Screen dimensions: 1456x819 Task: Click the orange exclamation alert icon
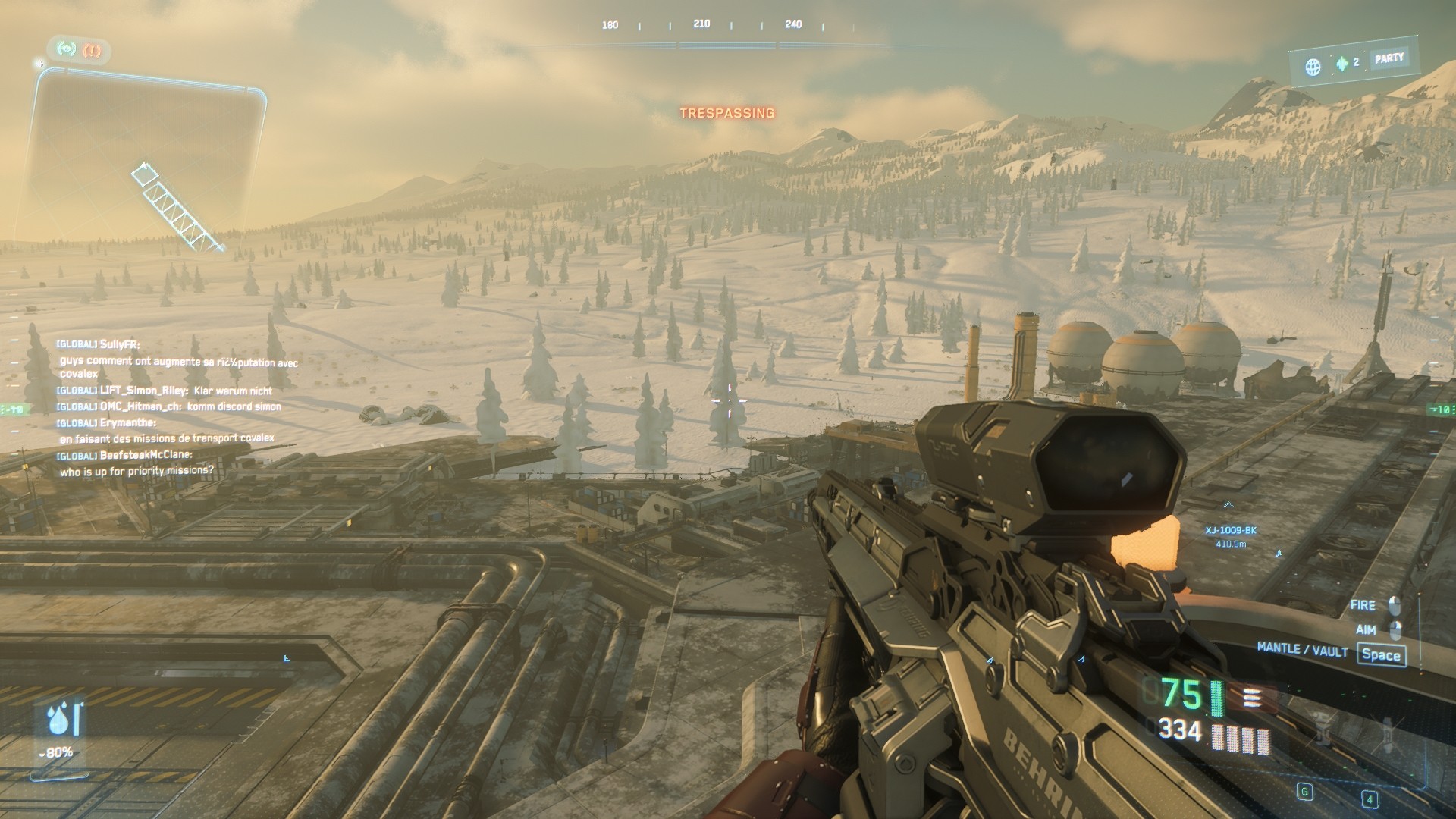click(93, 51)
